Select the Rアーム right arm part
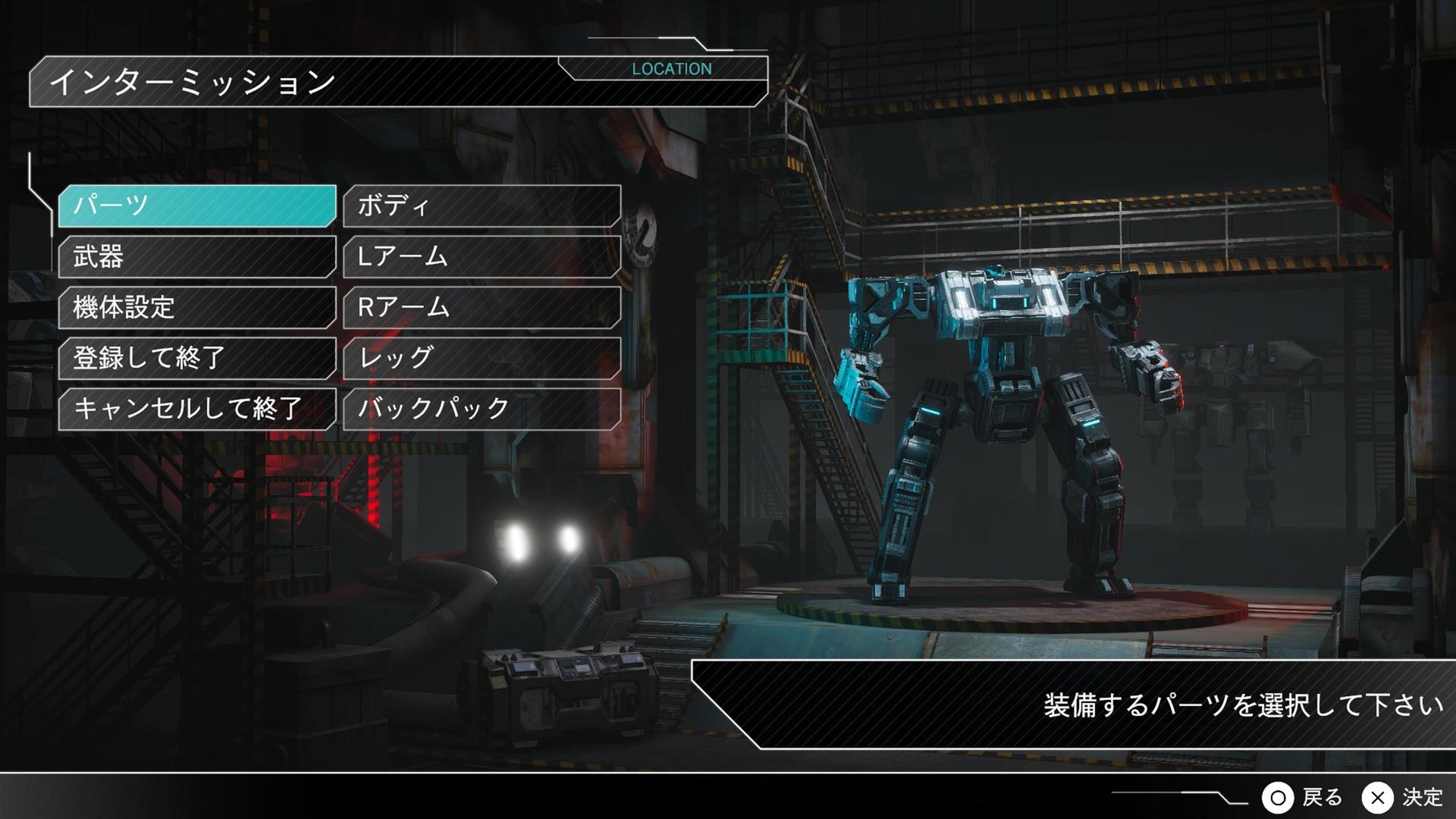Viewport: 1456px width, 819px height. pyautogui.click(x=482, y=307)
